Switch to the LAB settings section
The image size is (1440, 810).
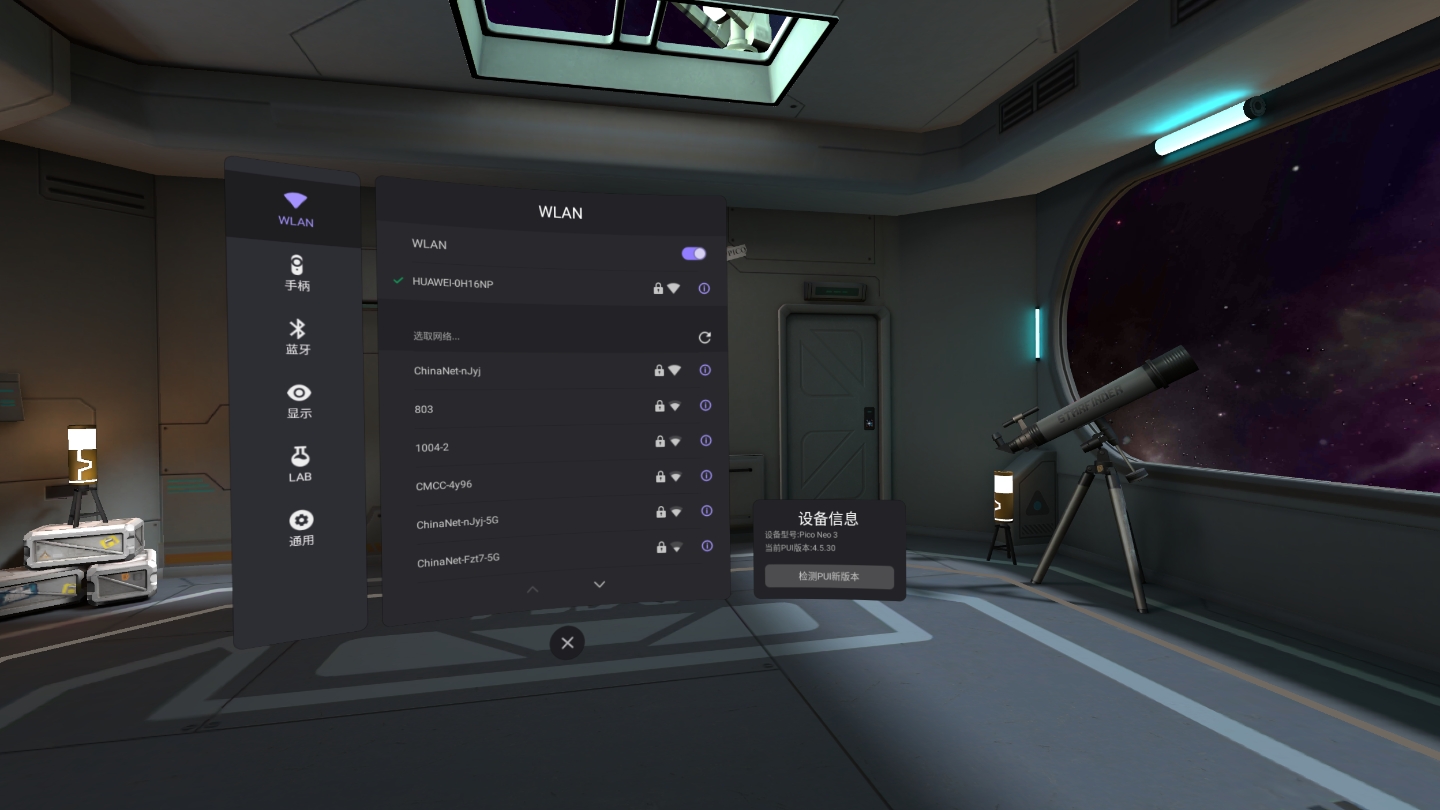[299, 463]
